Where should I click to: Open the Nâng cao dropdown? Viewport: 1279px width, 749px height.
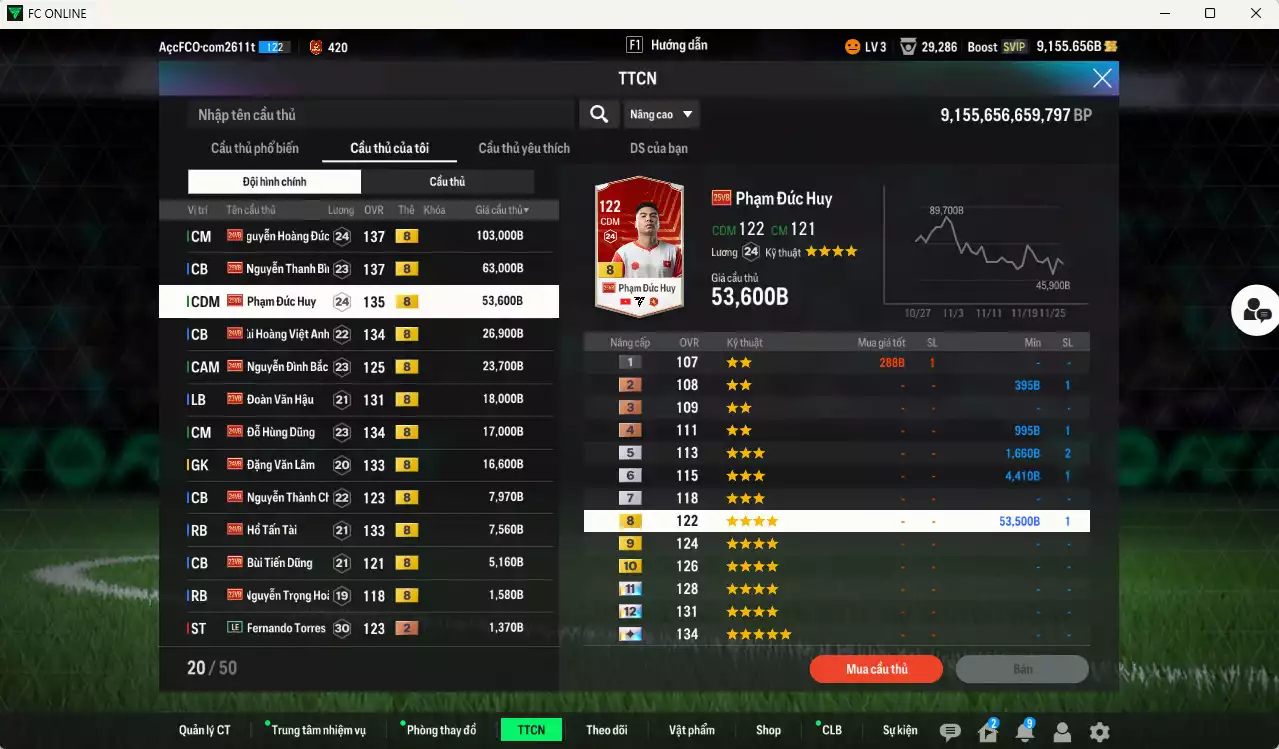pos(661,115)
